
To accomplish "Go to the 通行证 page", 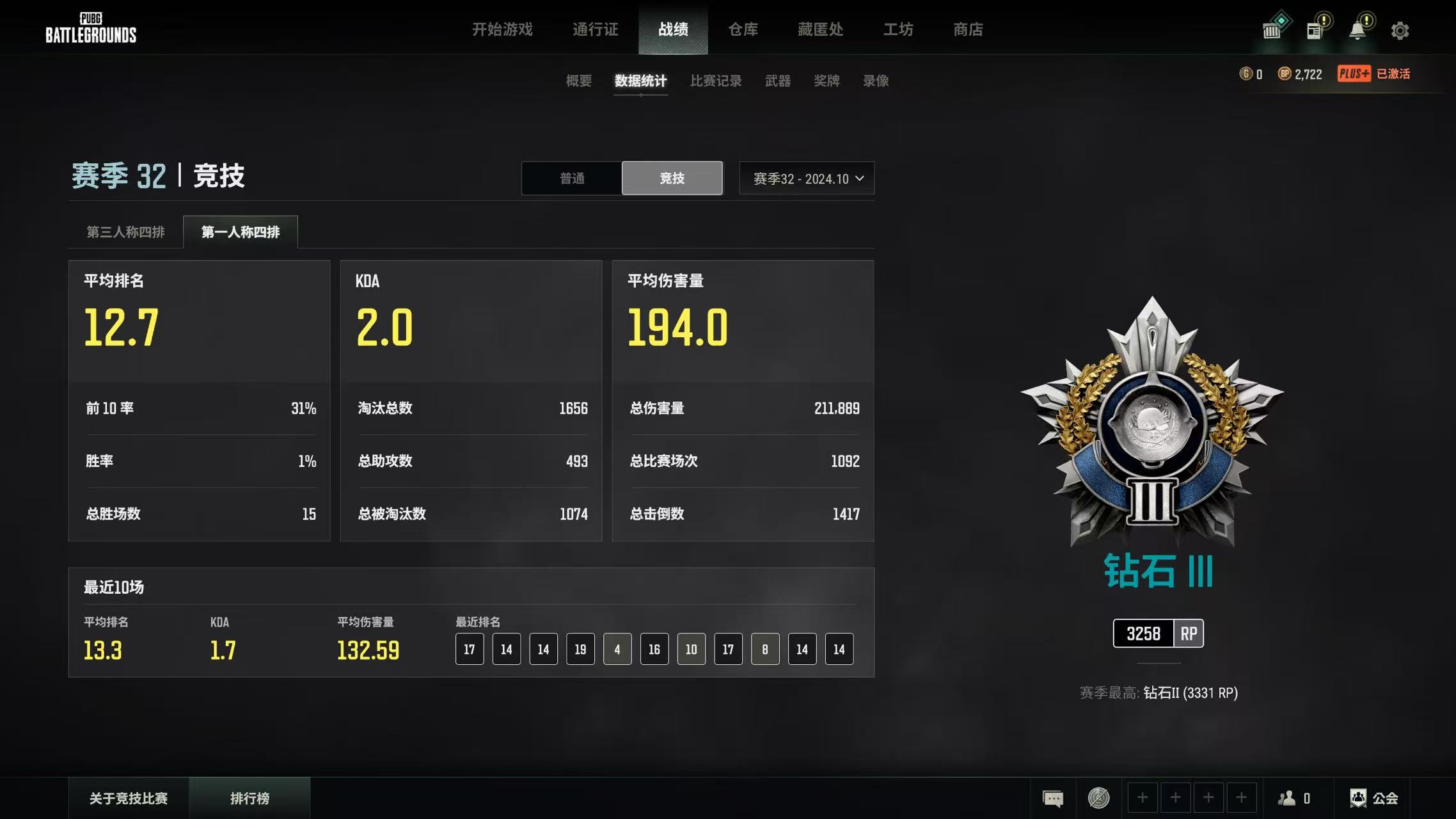I will (x=595, y=29).
